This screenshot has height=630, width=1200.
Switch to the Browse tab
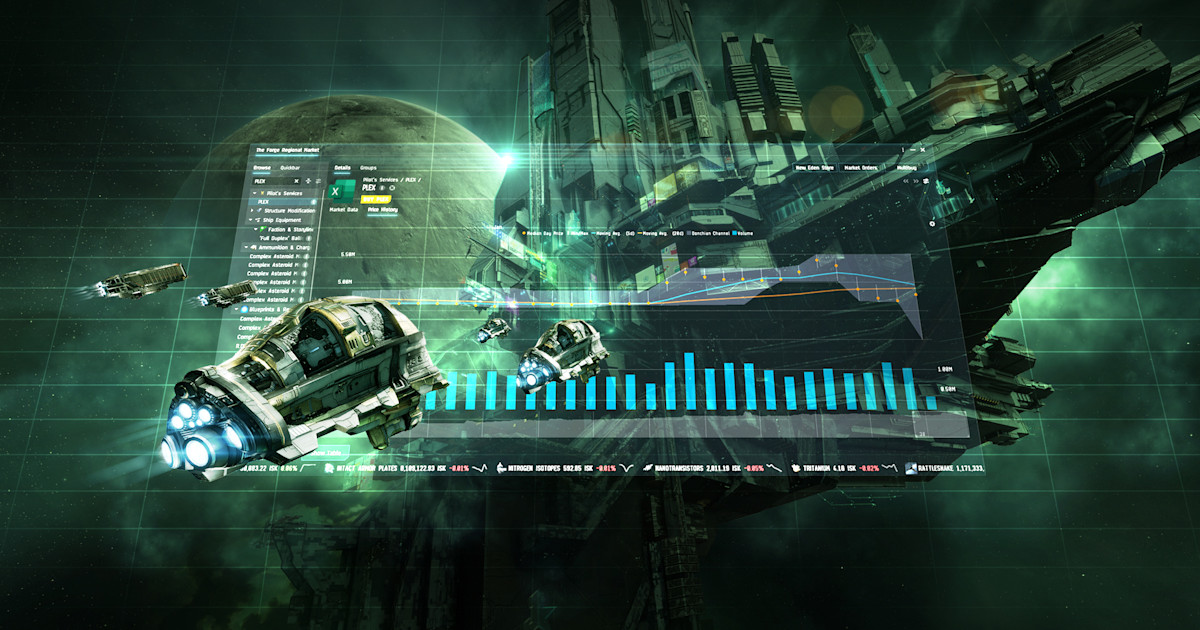click(x=262, y=168)
